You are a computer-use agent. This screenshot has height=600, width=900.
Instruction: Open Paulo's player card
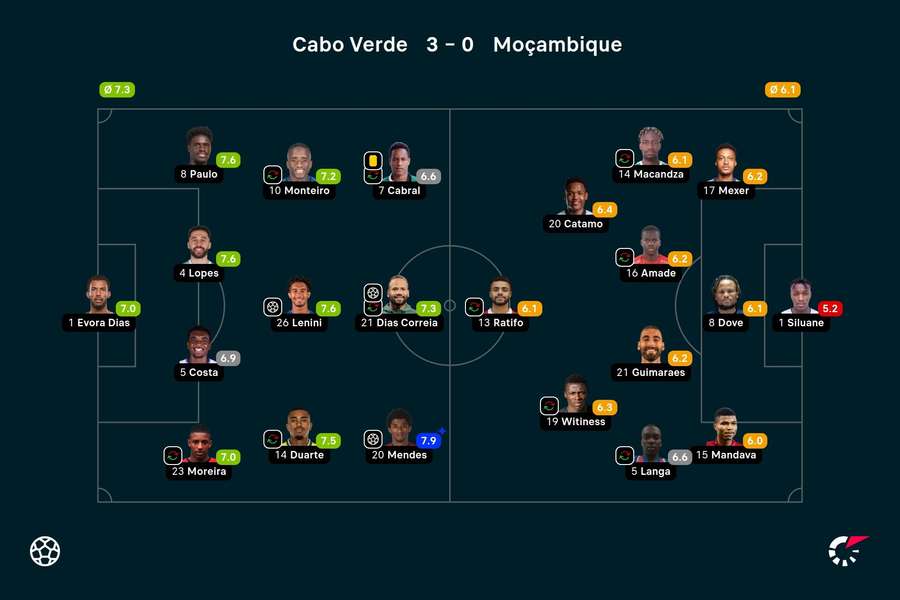pyautogui.click(x=199, y=148)
